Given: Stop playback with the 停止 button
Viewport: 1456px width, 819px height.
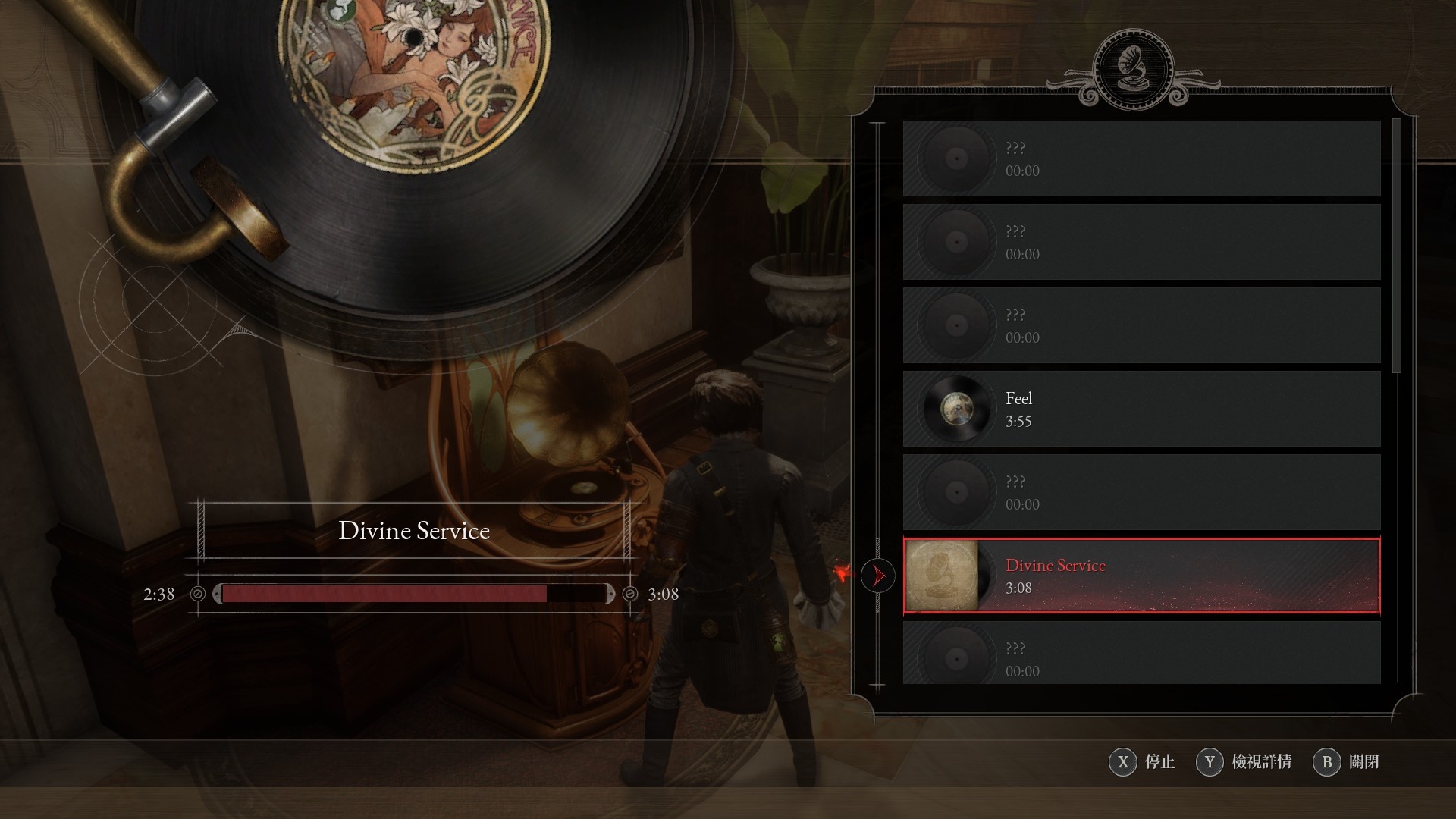Looking at the screenshot, I should (x=1142, y=761).
